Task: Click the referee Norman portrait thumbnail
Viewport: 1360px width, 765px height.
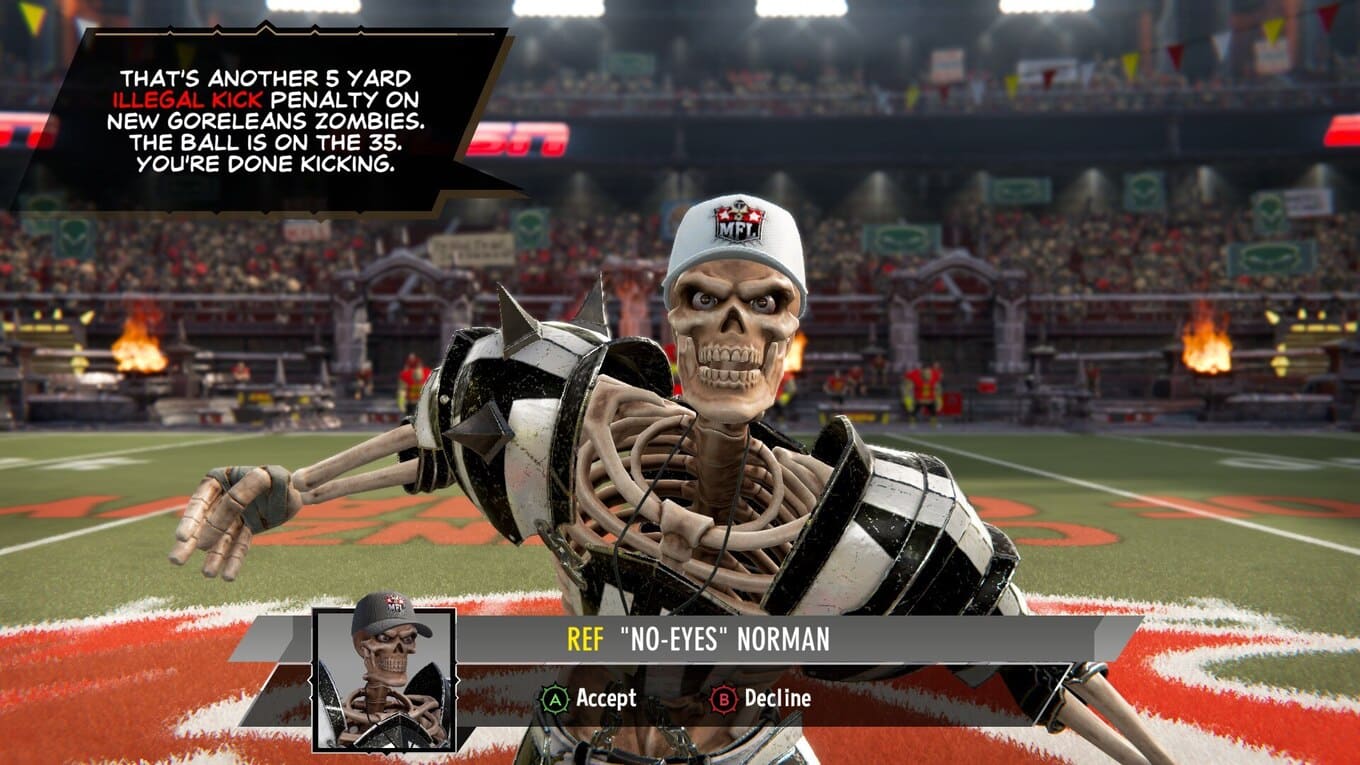Action: coord(385,679)
